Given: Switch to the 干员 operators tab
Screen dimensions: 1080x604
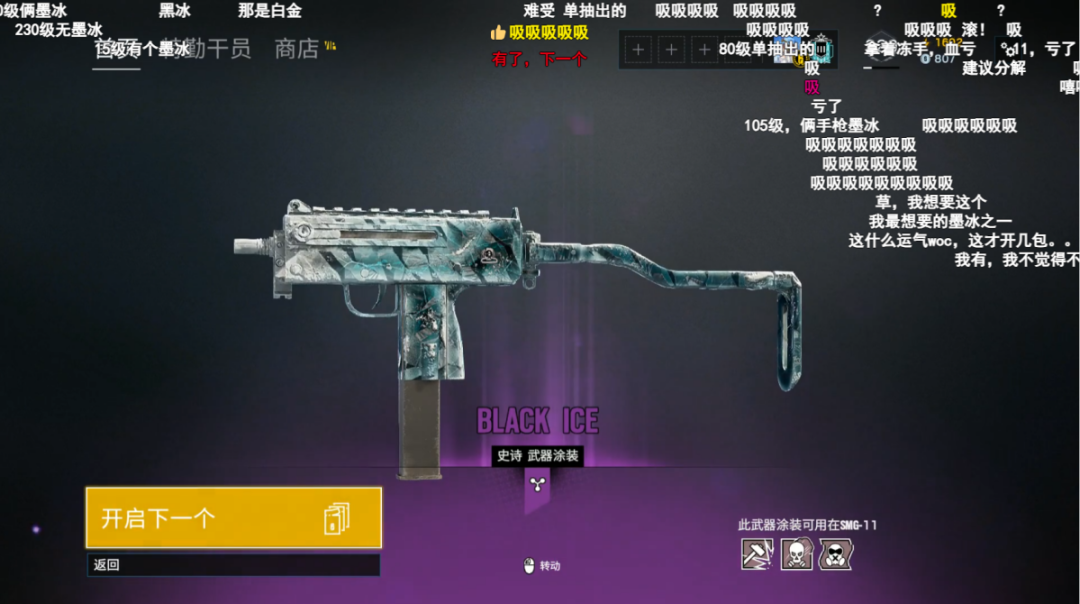Looking at the screenshot, I should 228,49.
